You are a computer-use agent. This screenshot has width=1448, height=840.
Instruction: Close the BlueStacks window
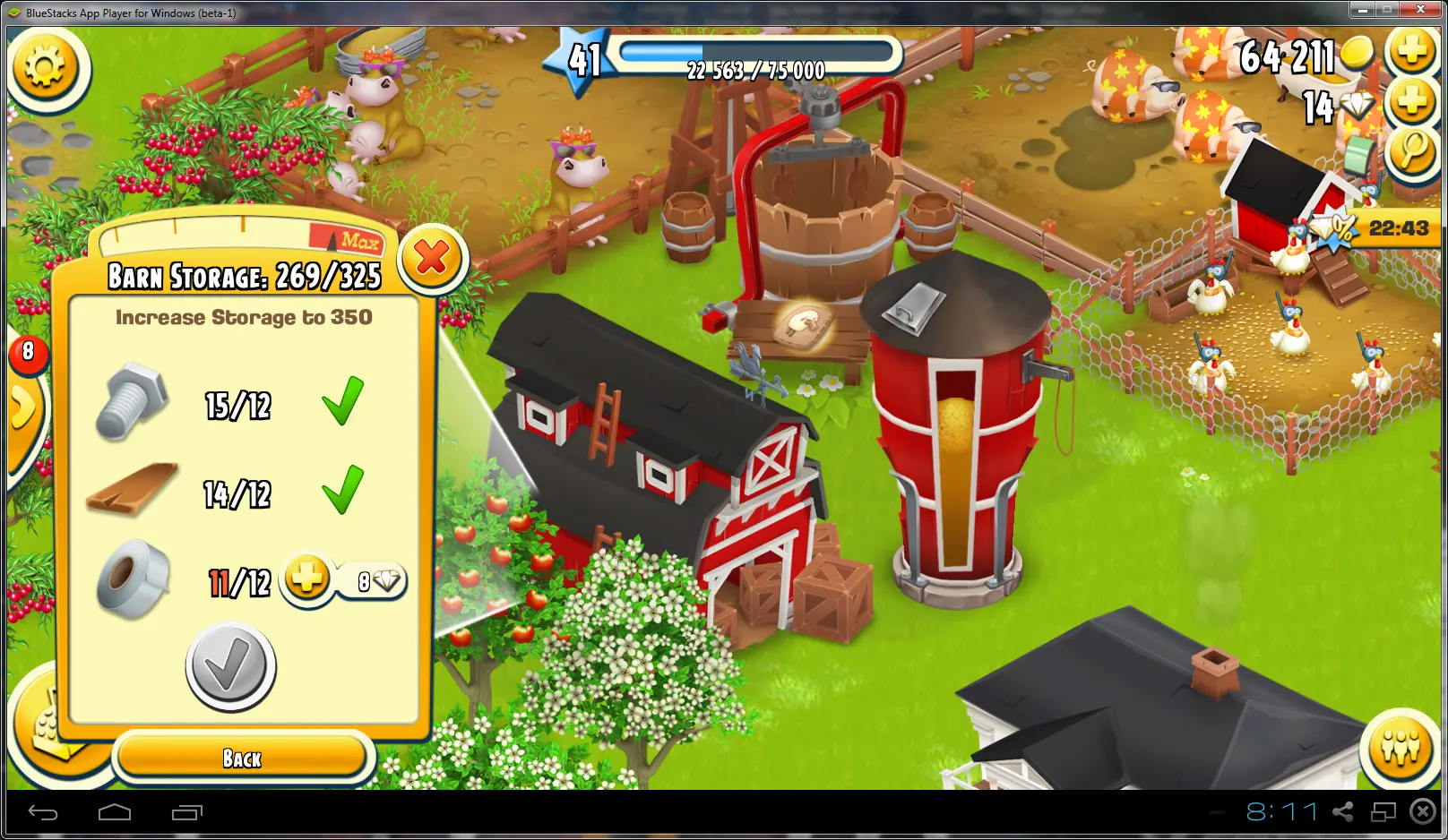(x=1420, y=10)
